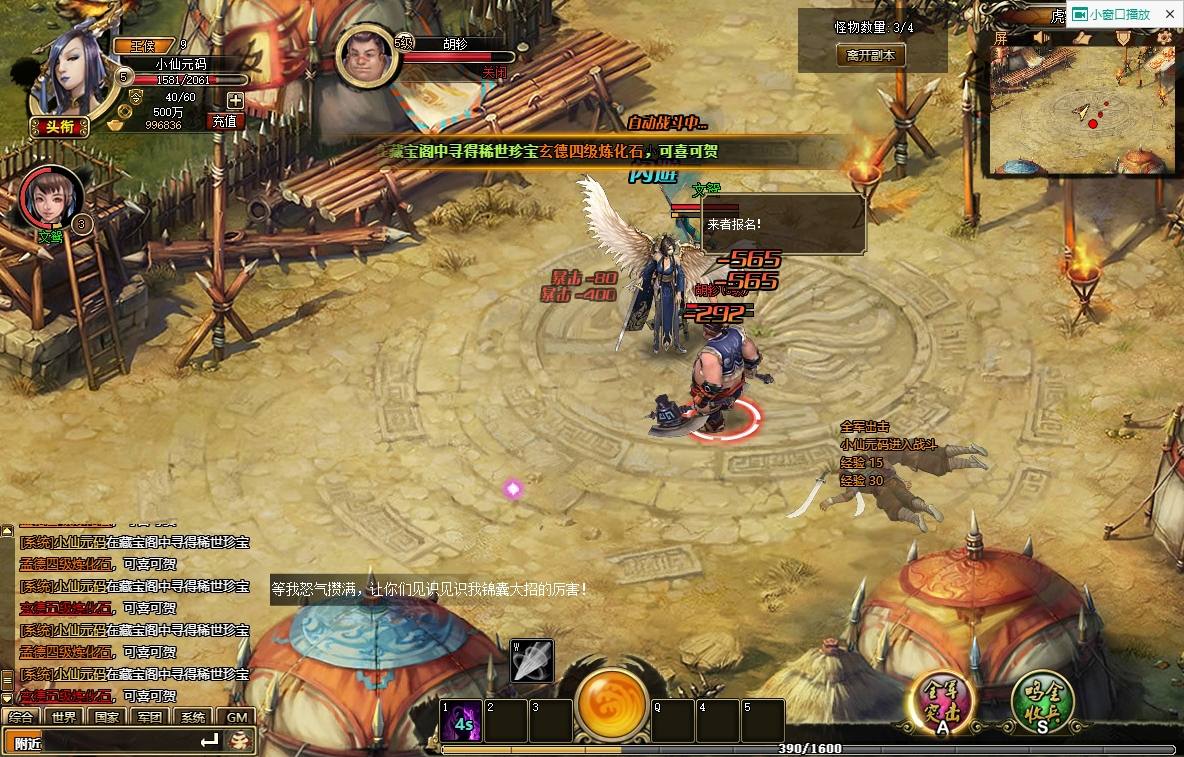The width and height of the screenshot is (1184, 757).
Task: Switch to the 世界 chat tab
Action: (65, 717)
